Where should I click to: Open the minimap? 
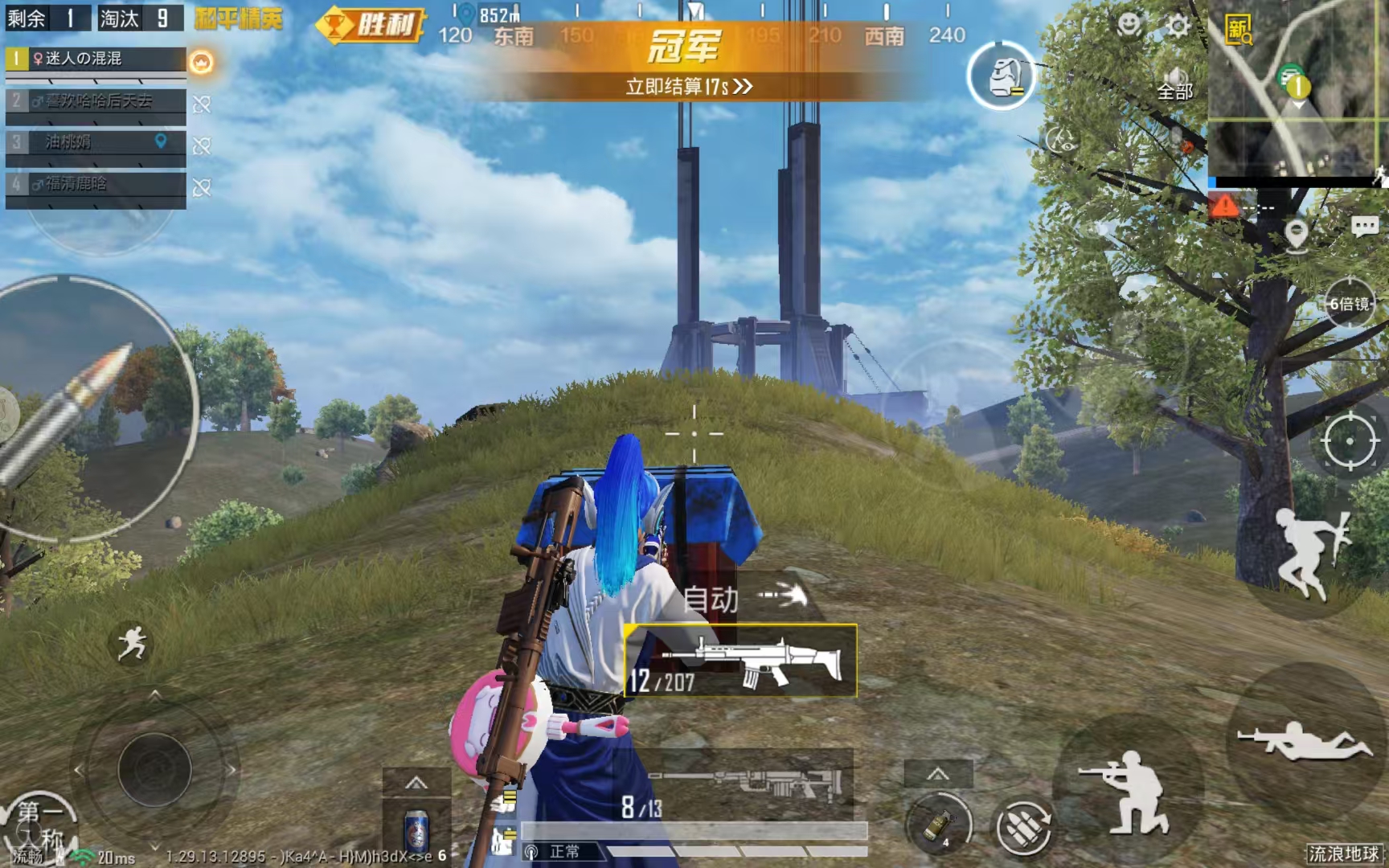click(1296, 90)
